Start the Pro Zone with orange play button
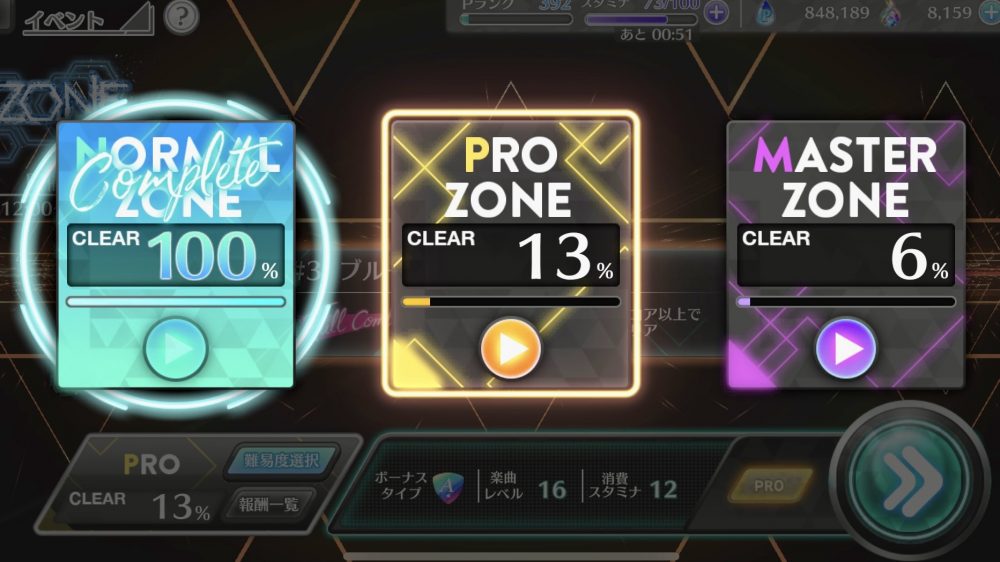 [x=511, y=349]
